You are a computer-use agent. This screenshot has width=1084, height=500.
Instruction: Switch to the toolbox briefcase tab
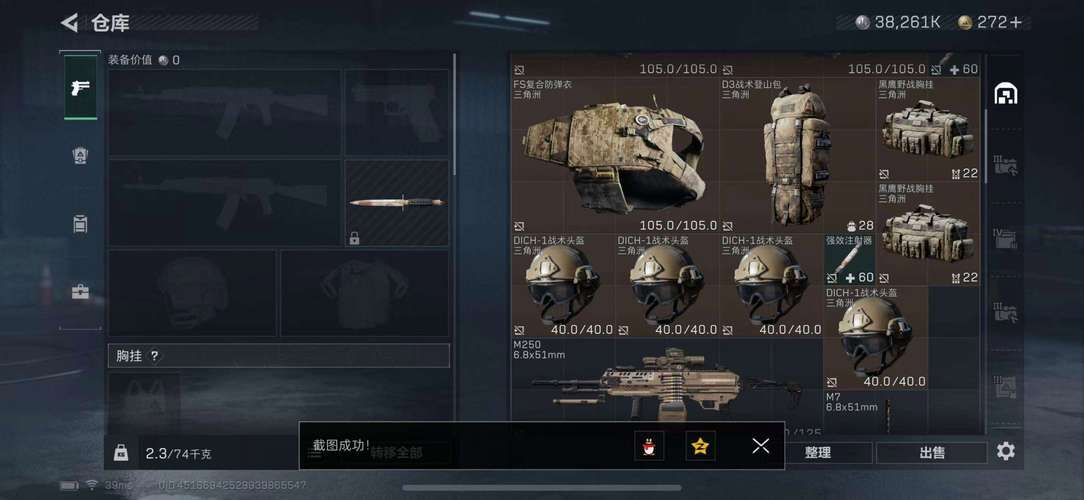80,292
